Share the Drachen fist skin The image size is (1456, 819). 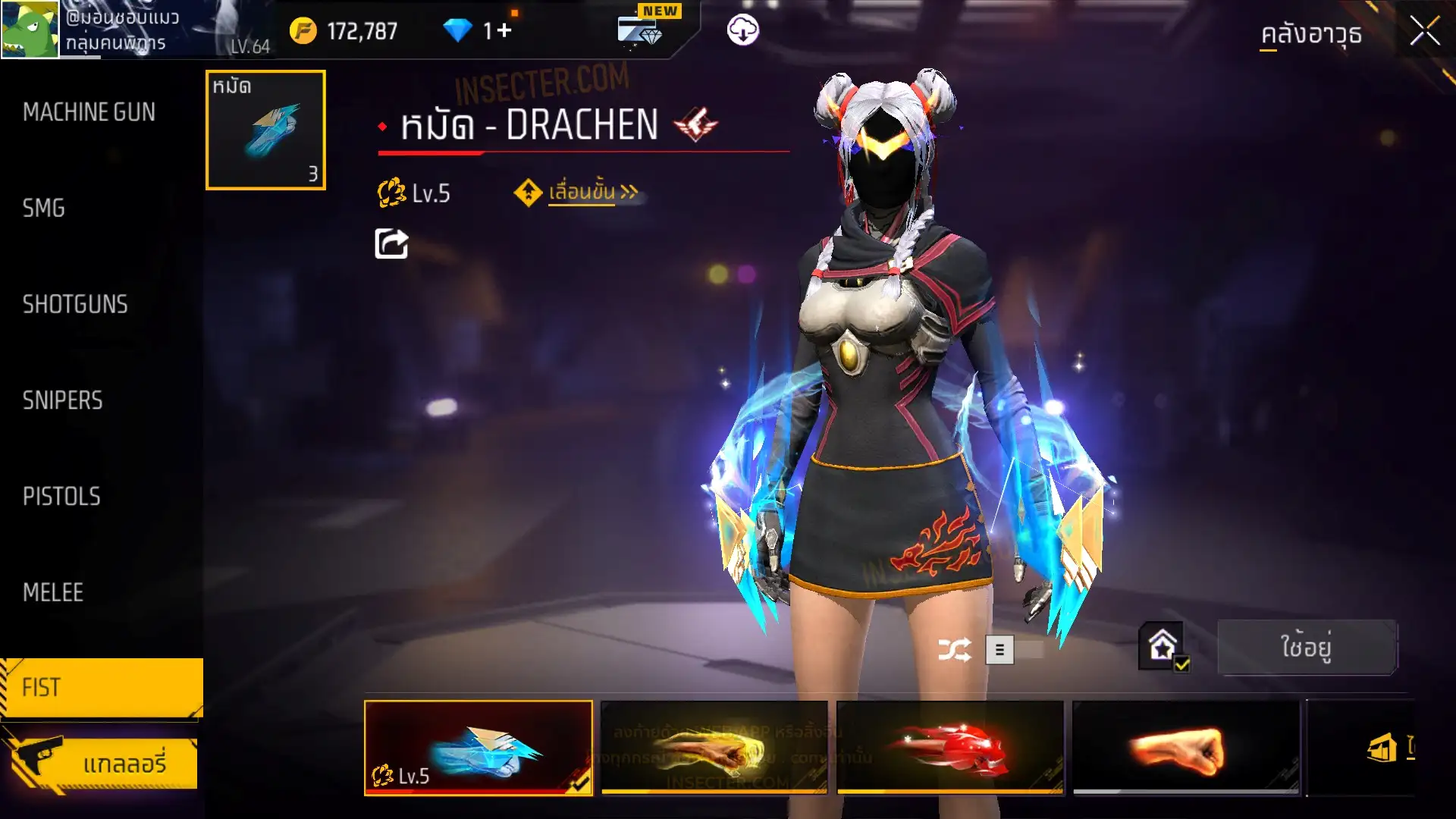coord(391,244)
